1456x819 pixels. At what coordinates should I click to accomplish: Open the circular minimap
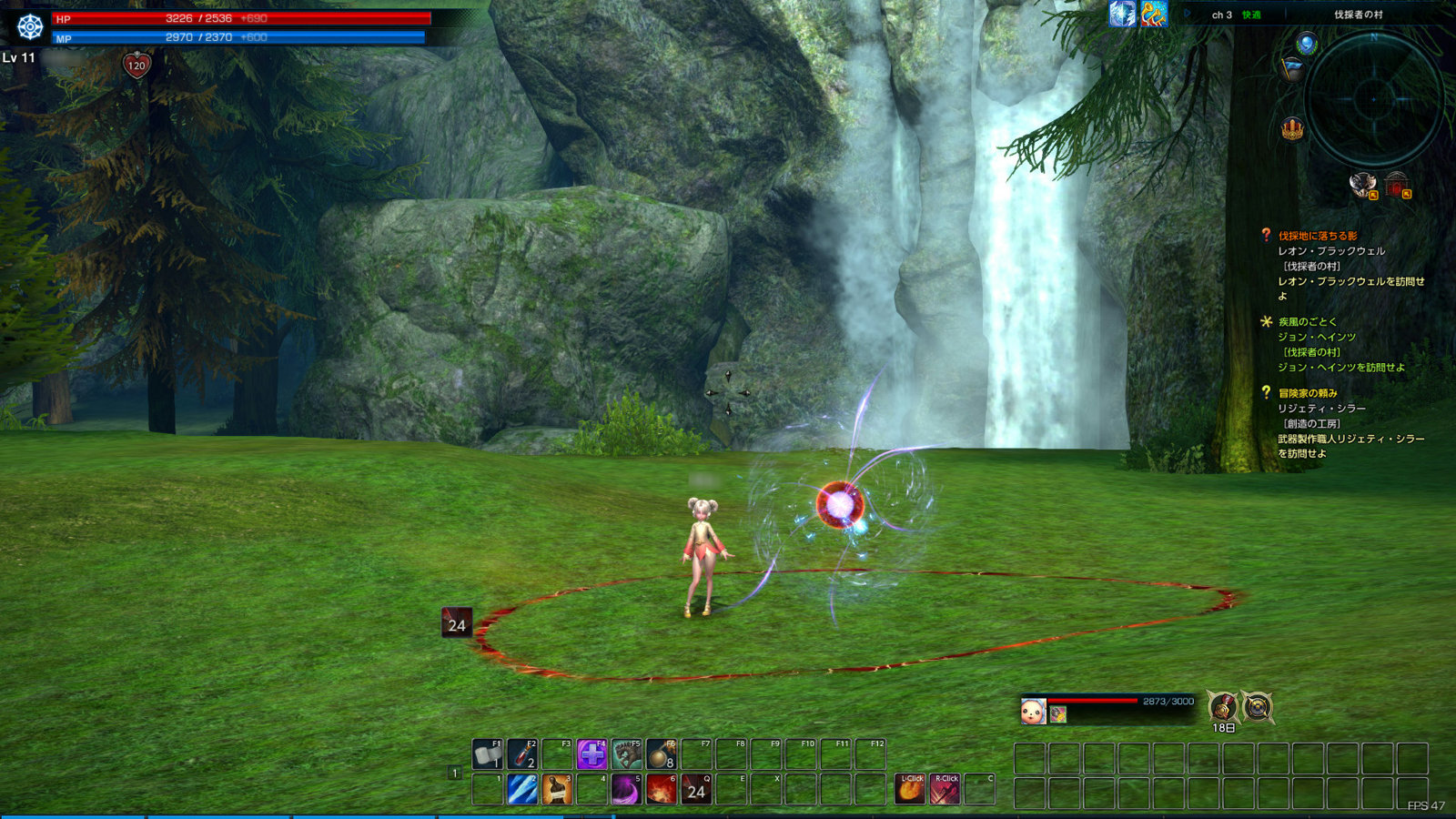click(1374, 98)
